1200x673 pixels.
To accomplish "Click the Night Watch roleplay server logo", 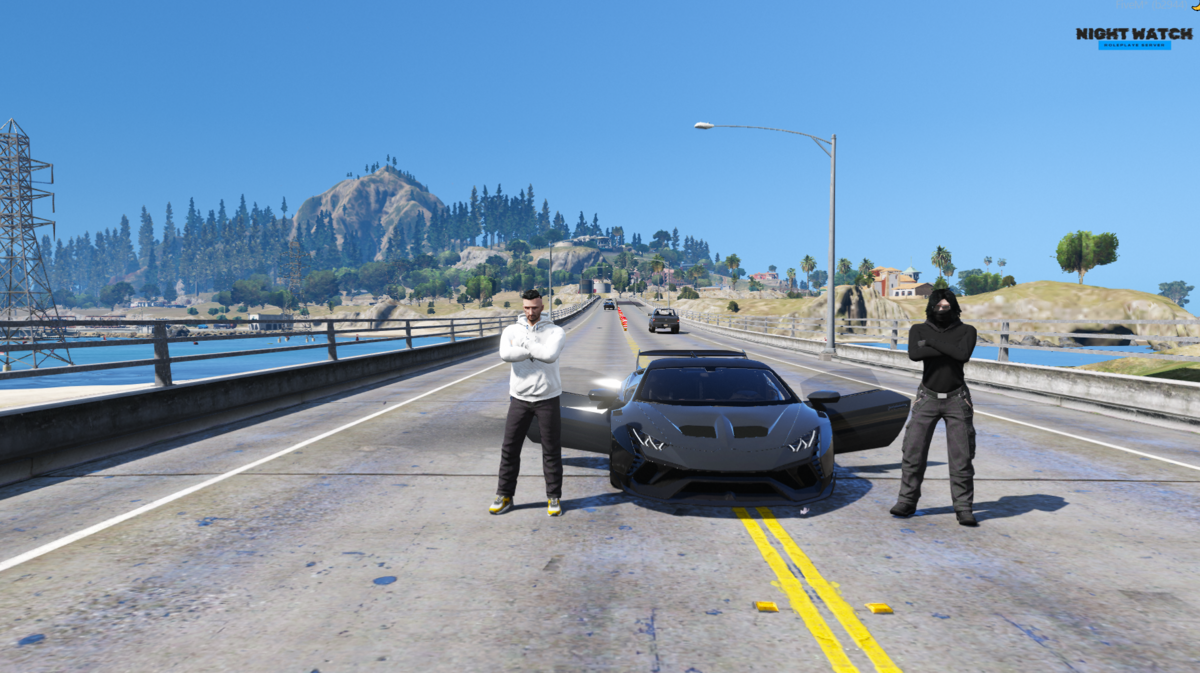I will [x=1134, y=38].
